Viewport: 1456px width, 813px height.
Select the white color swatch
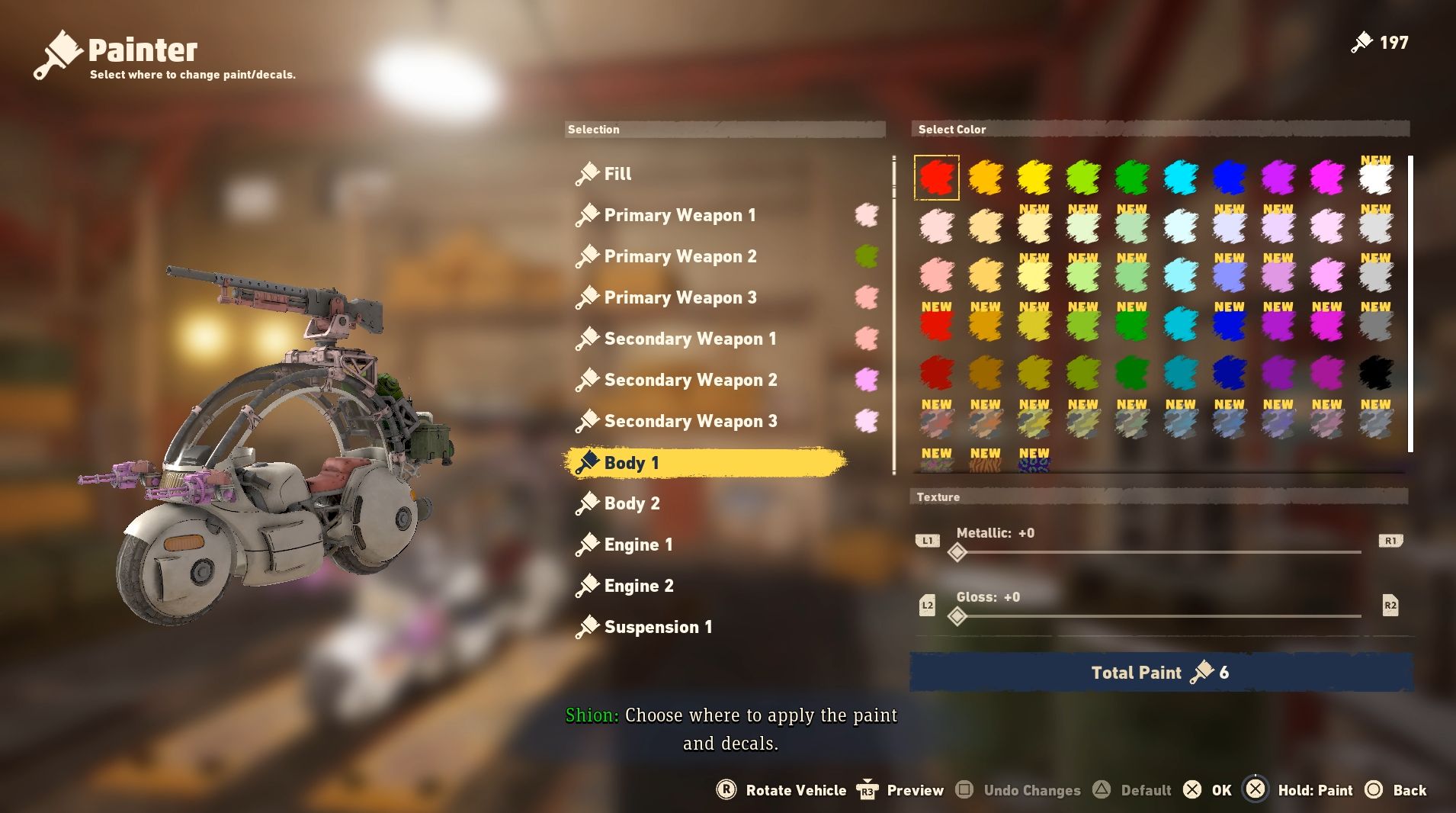click(1375, 178)
